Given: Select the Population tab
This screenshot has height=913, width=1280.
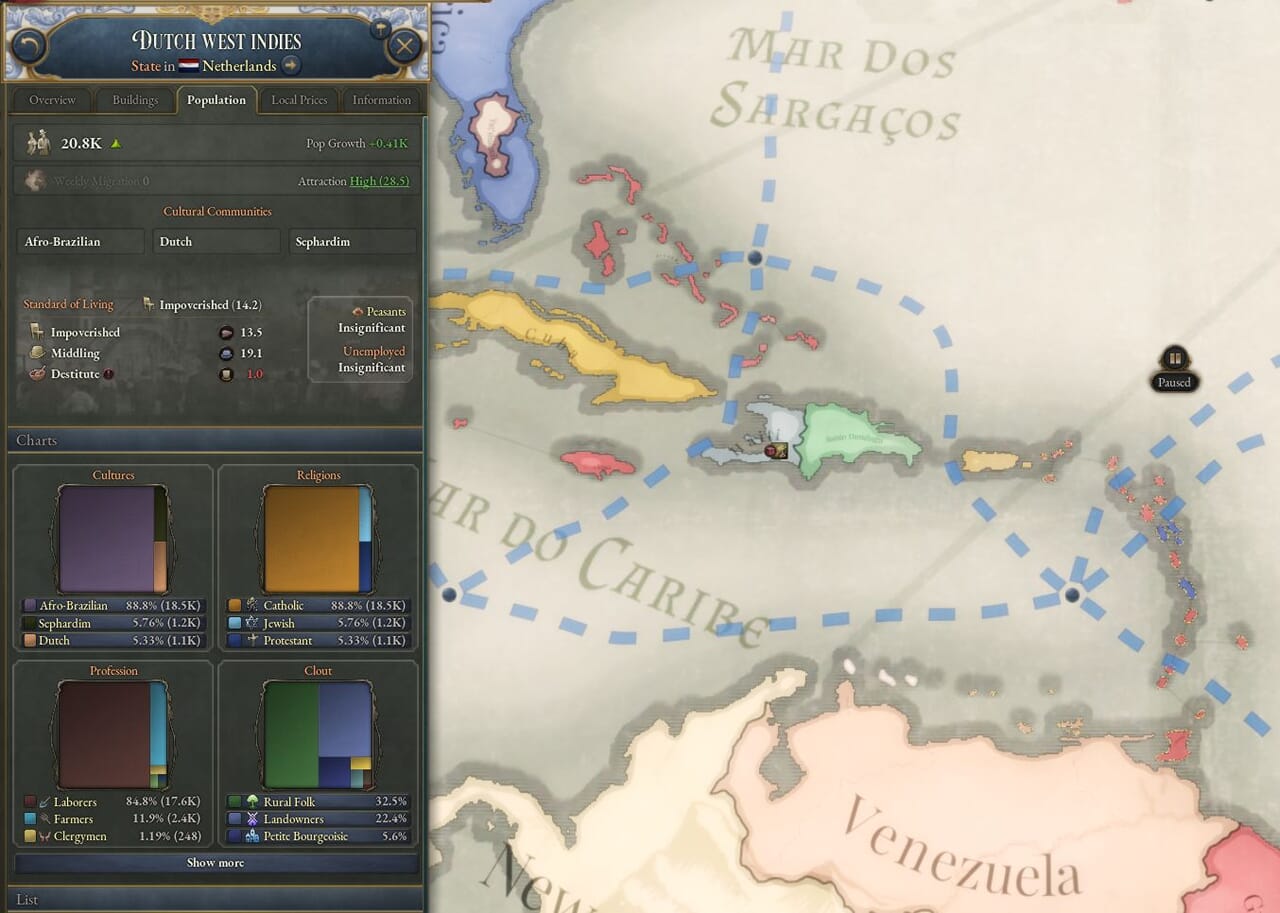Looking at the screenshot, I should click(216, 100).
